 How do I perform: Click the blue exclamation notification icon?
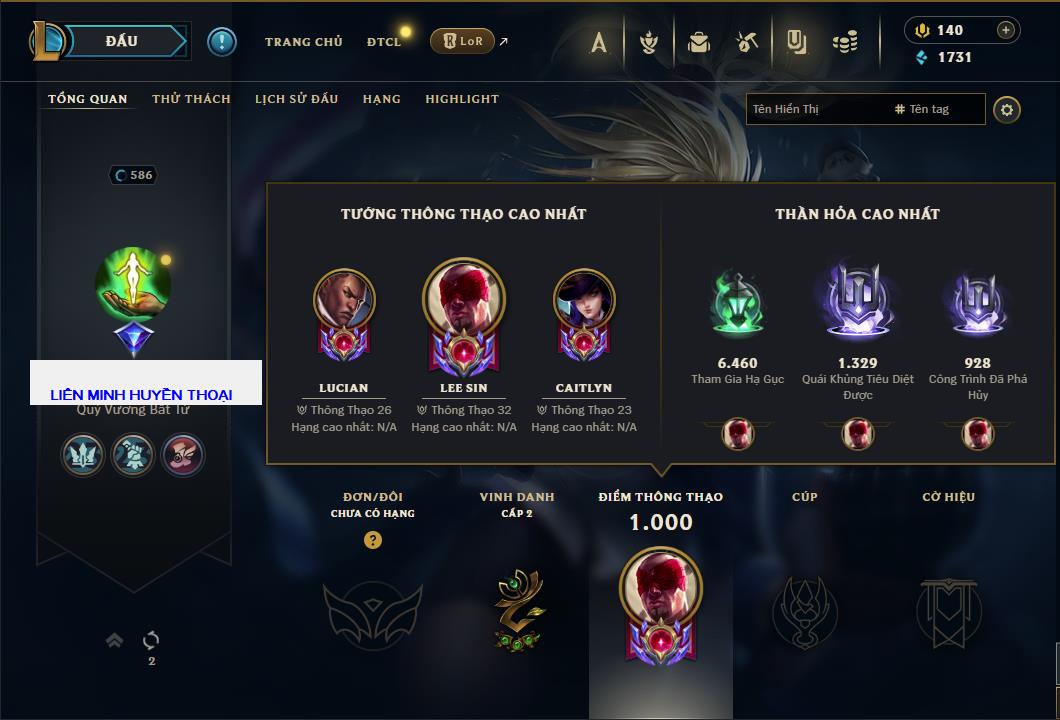tap(221, 41)
